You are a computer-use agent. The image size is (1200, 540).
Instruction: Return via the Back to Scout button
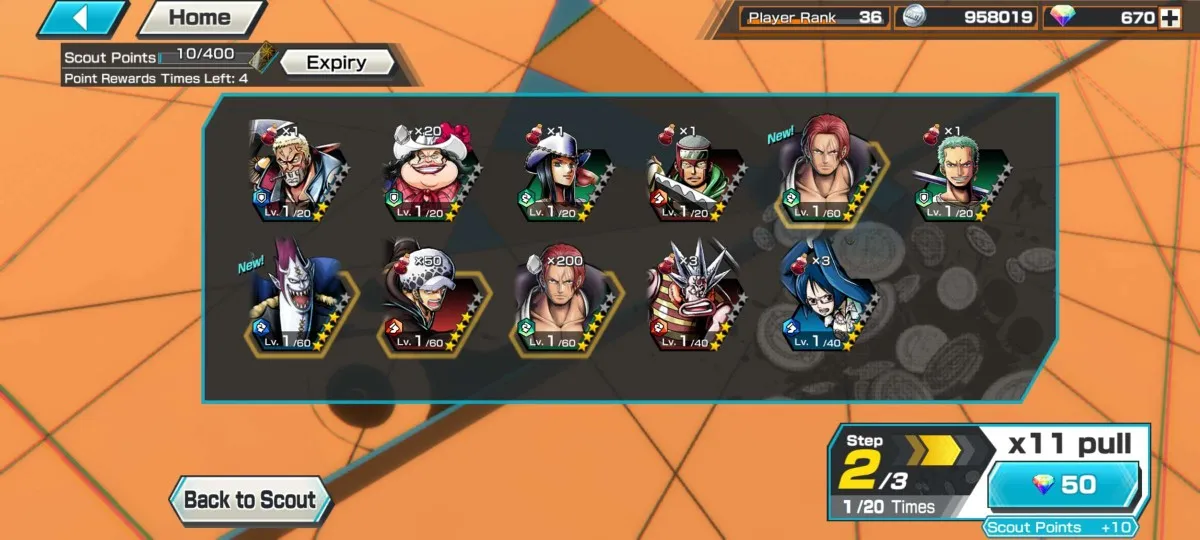pyautogui.click(x=249, y=501)
